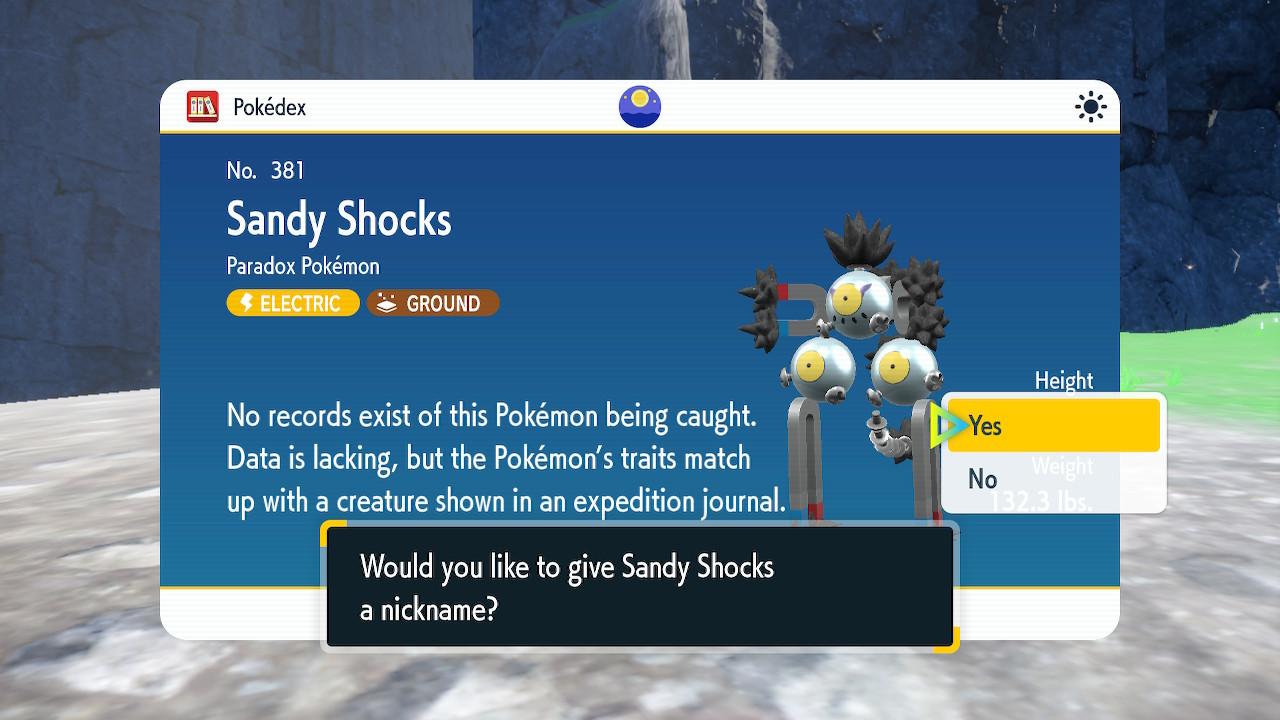Select the GROUND type badge
The width and height of the screenshot is (1280, 720).
pos(433,303)
